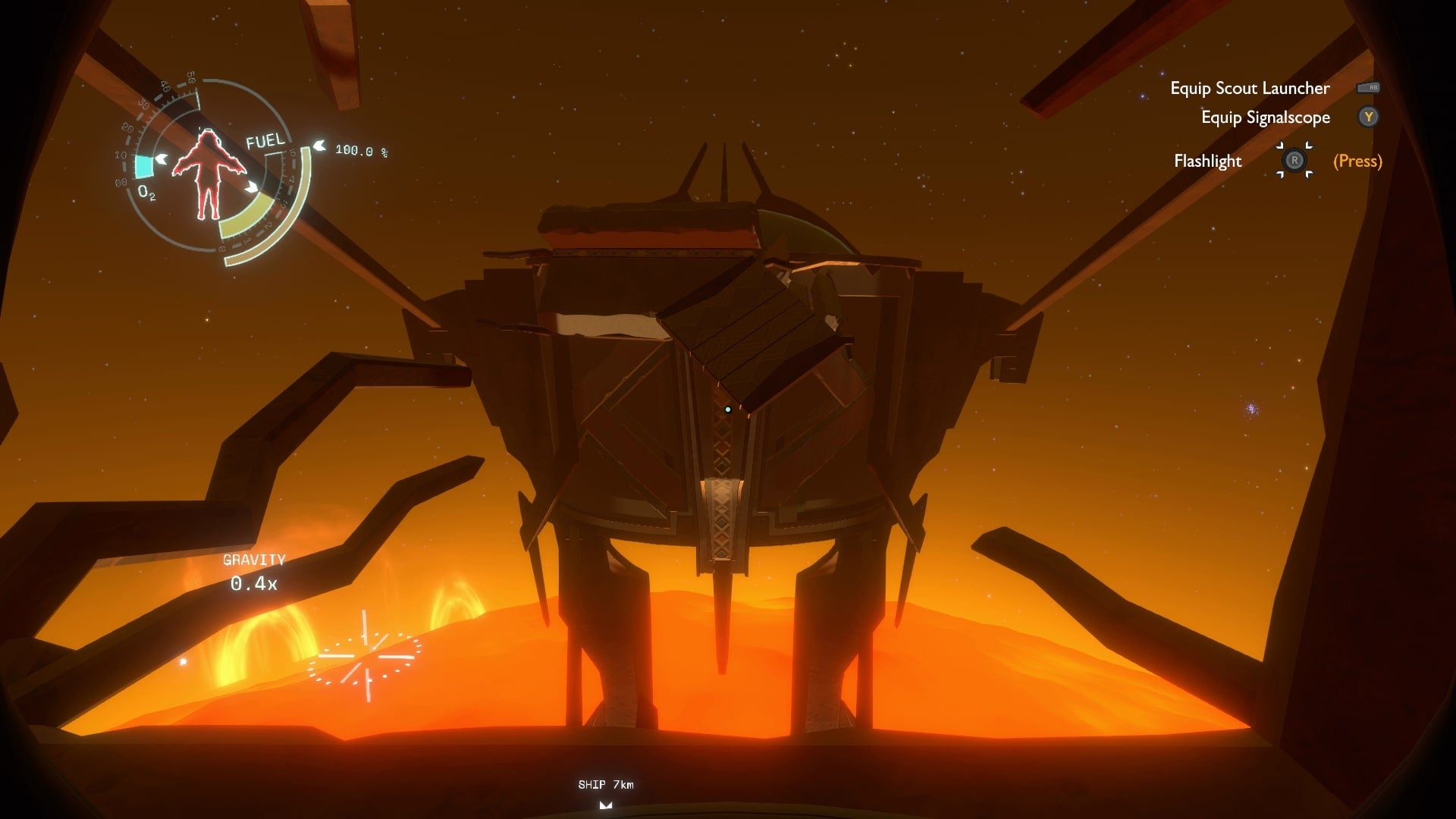Click the FUEL label on the suit gauge
The image size is (1456, 819).
[265, 140]
